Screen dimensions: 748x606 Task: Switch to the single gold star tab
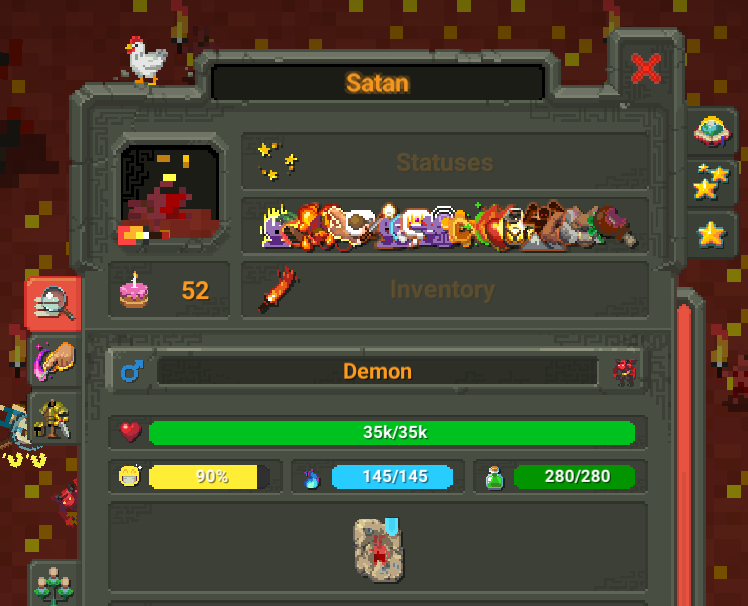[711, 234]
